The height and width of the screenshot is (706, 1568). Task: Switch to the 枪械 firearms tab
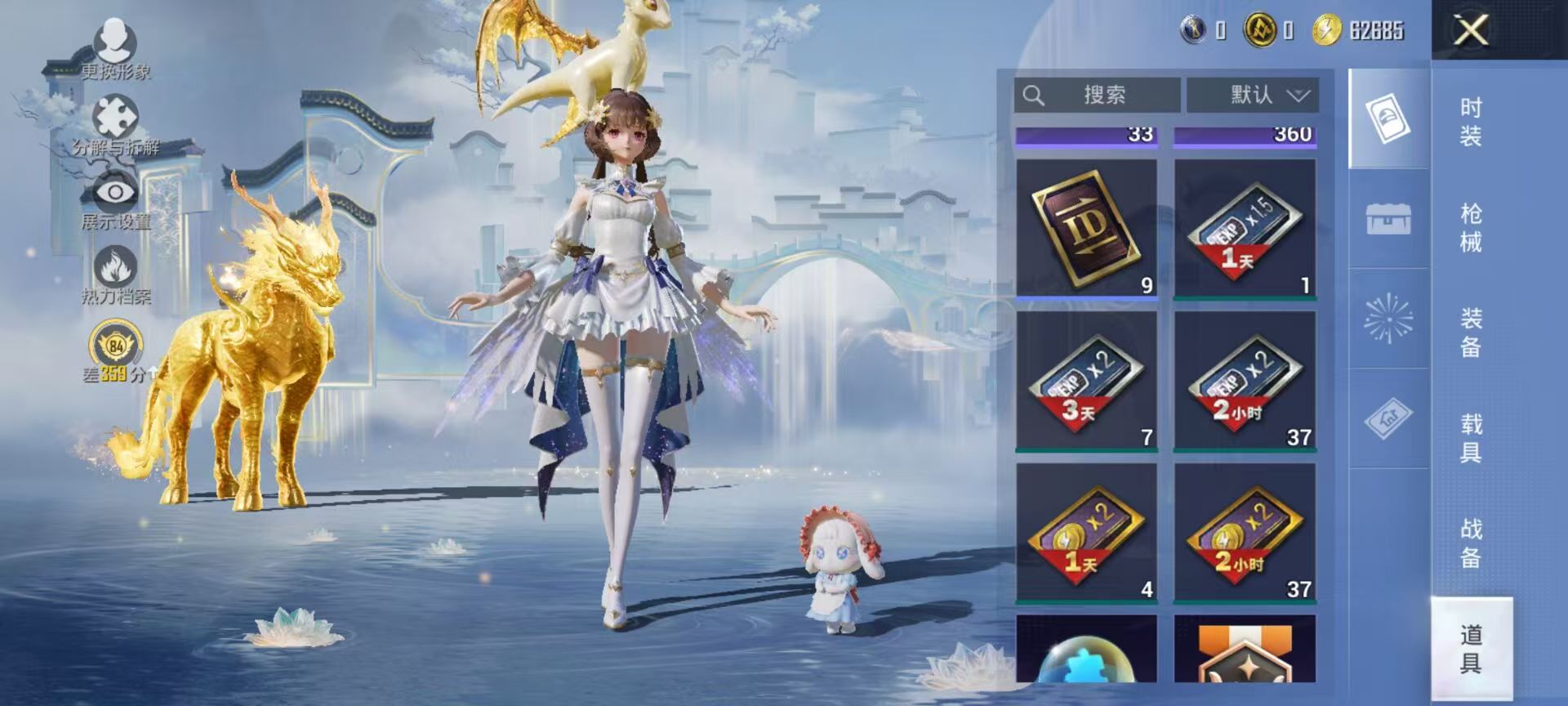(1471, 227)
